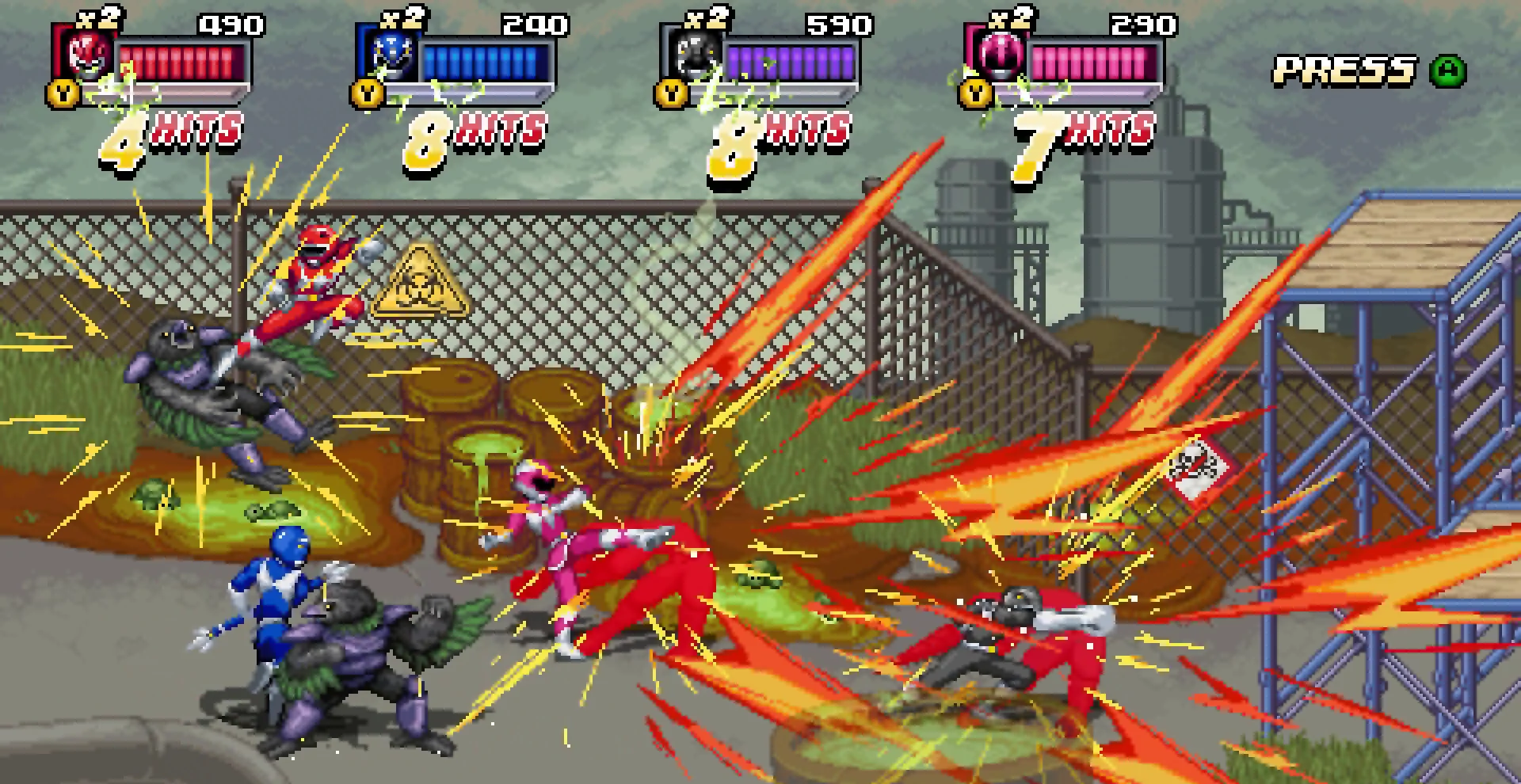Click the Blue Ranger helmet portrait
Screen dimensions: 1521x784
[x=391, y=54]
